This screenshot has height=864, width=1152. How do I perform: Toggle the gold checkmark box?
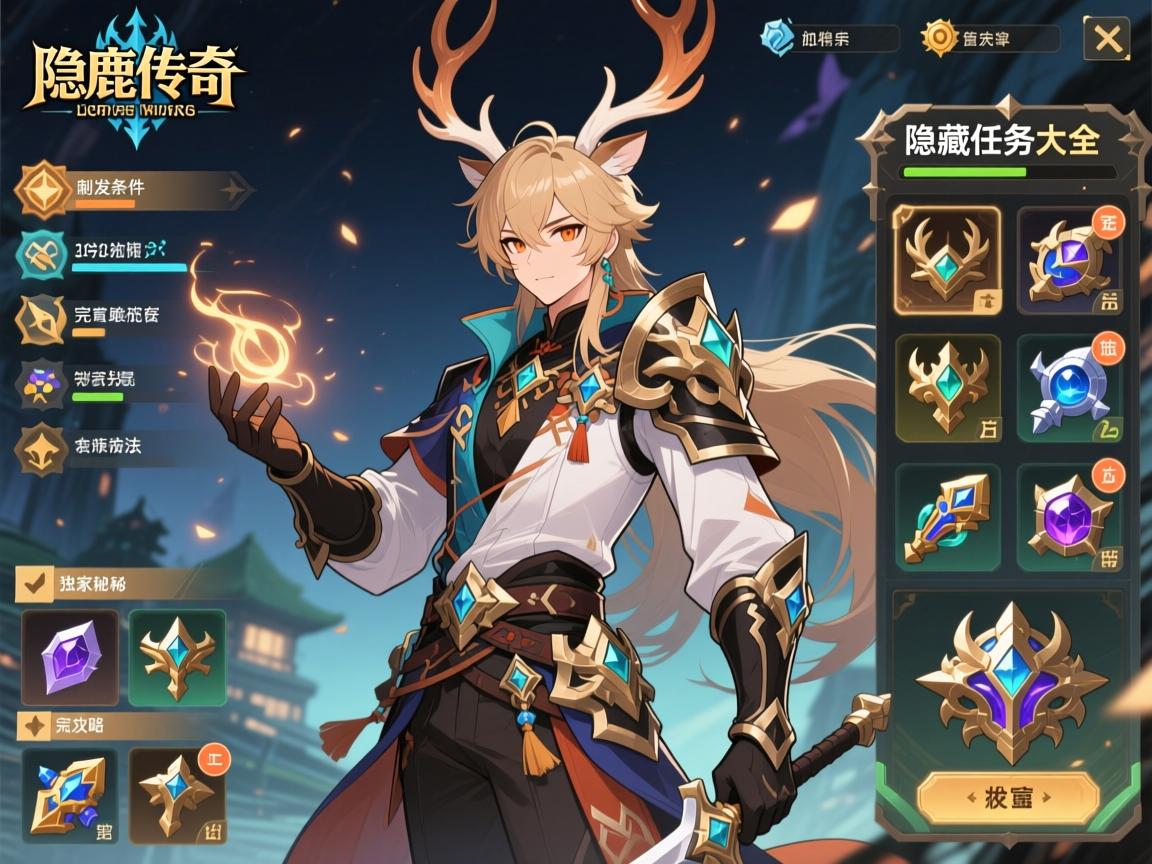[x=36, y=583]
